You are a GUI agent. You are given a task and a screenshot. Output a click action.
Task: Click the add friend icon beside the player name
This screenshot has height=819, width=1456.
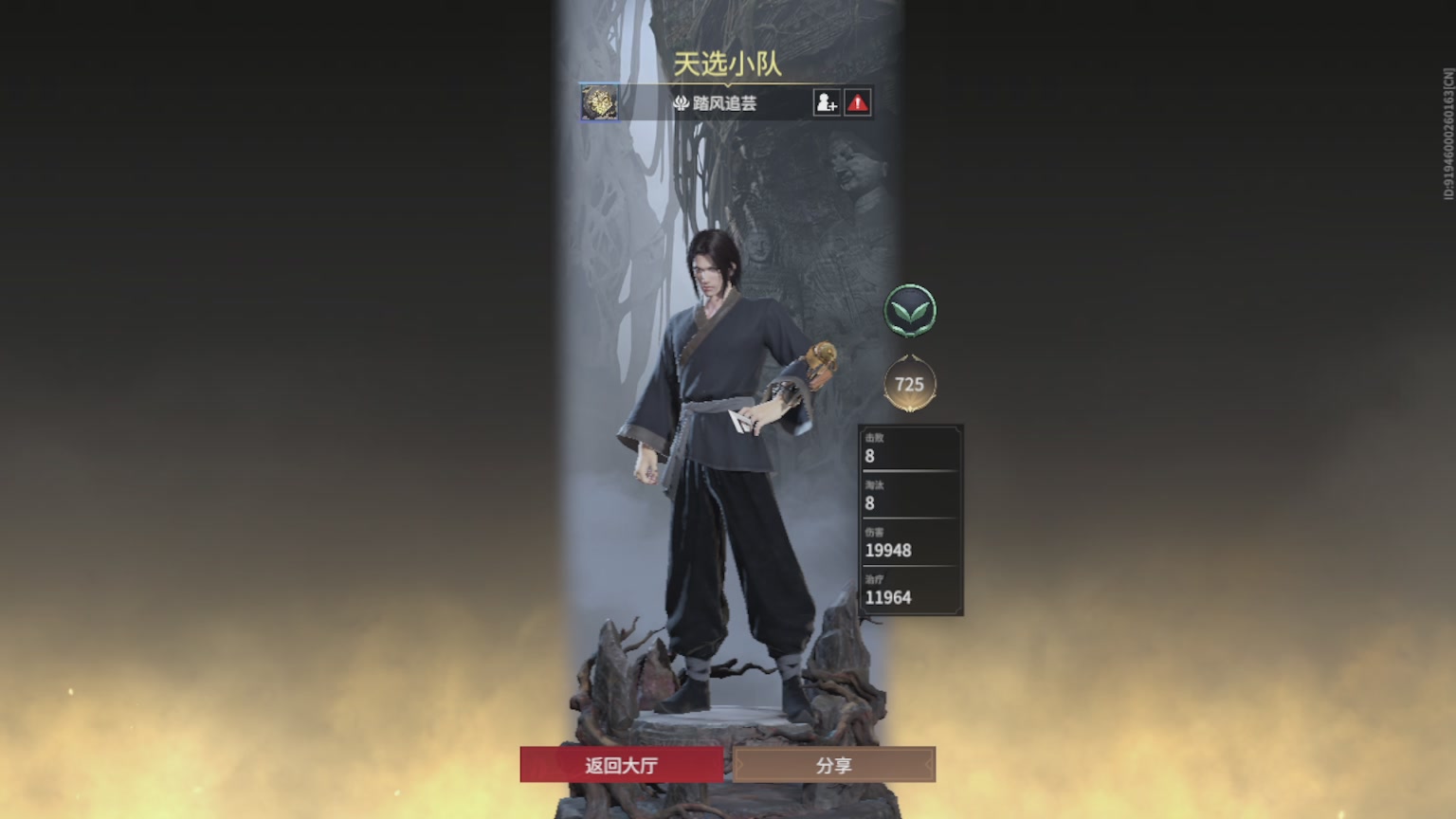click(827, 103)
